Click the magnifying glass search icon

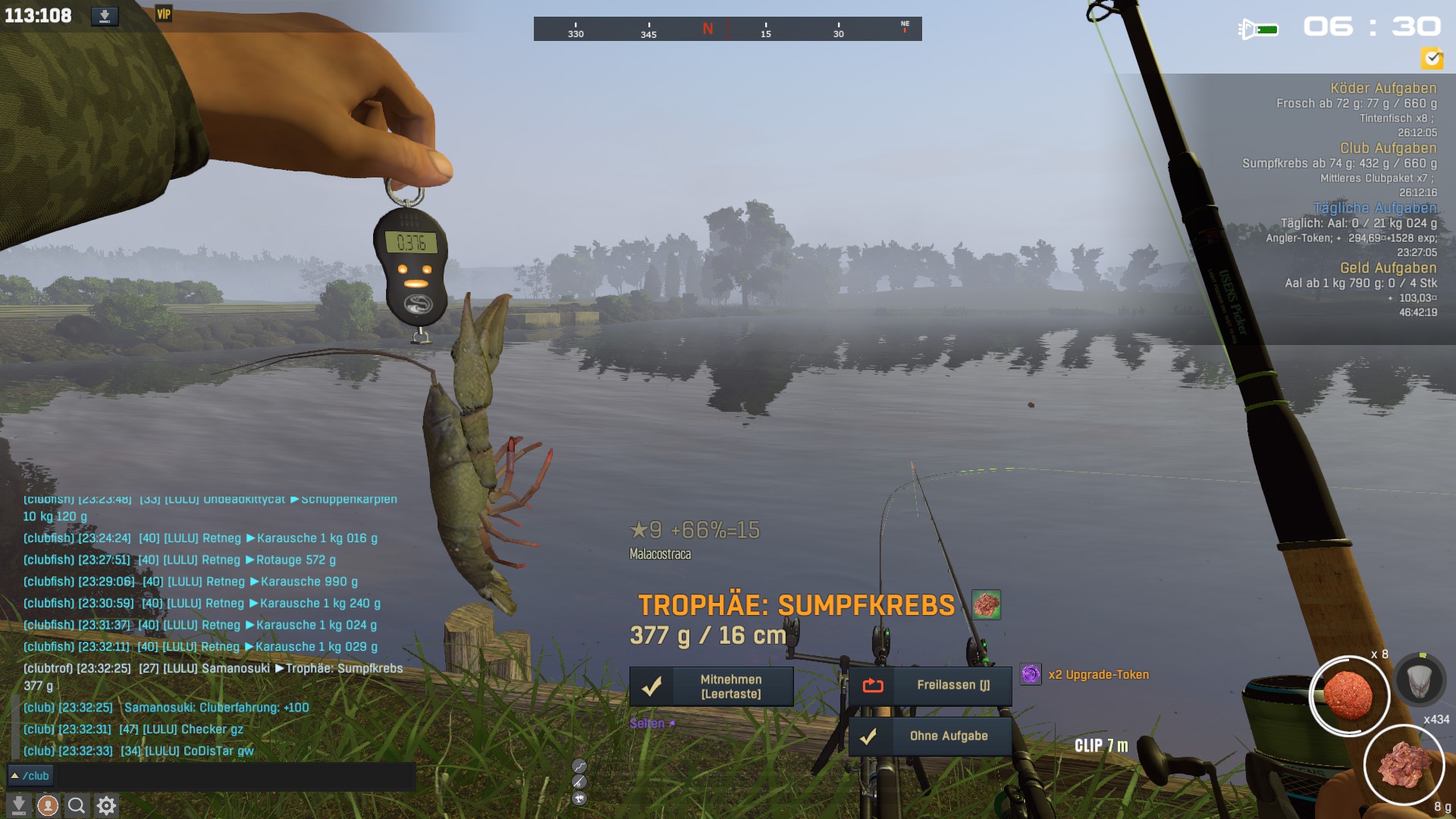pos(77,805)
